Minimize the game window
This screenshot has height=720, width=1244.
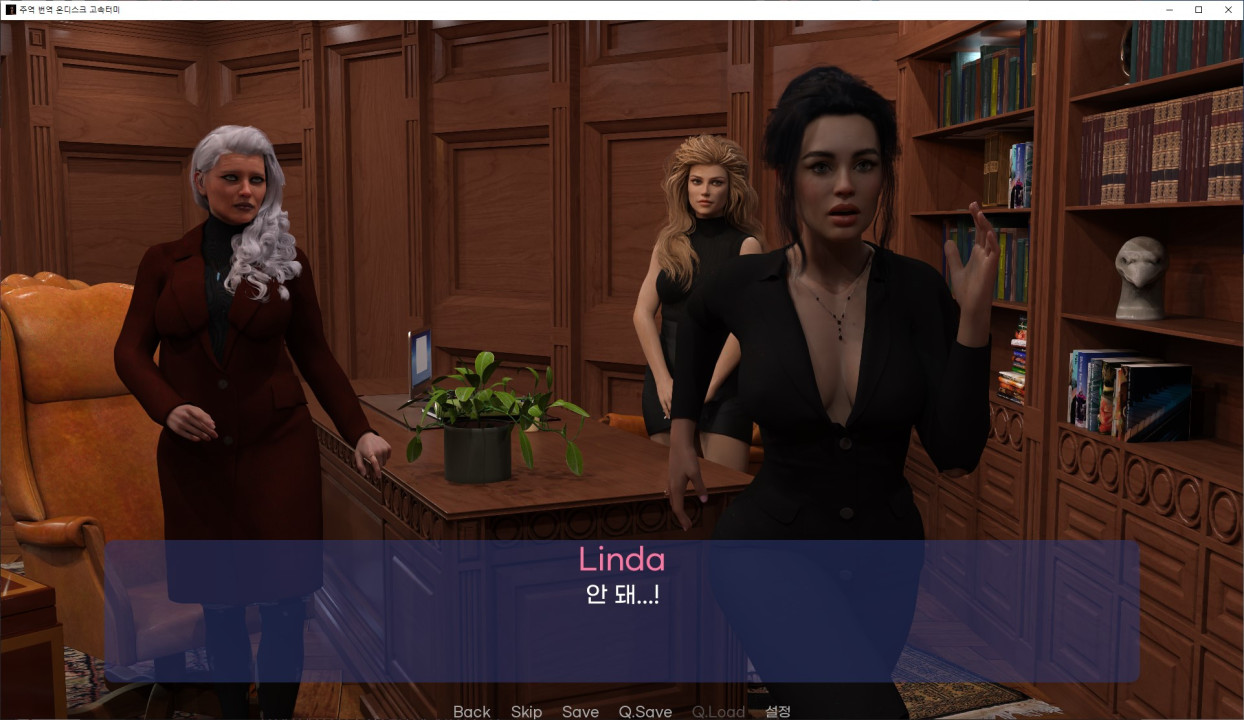tap(1169, 9)
